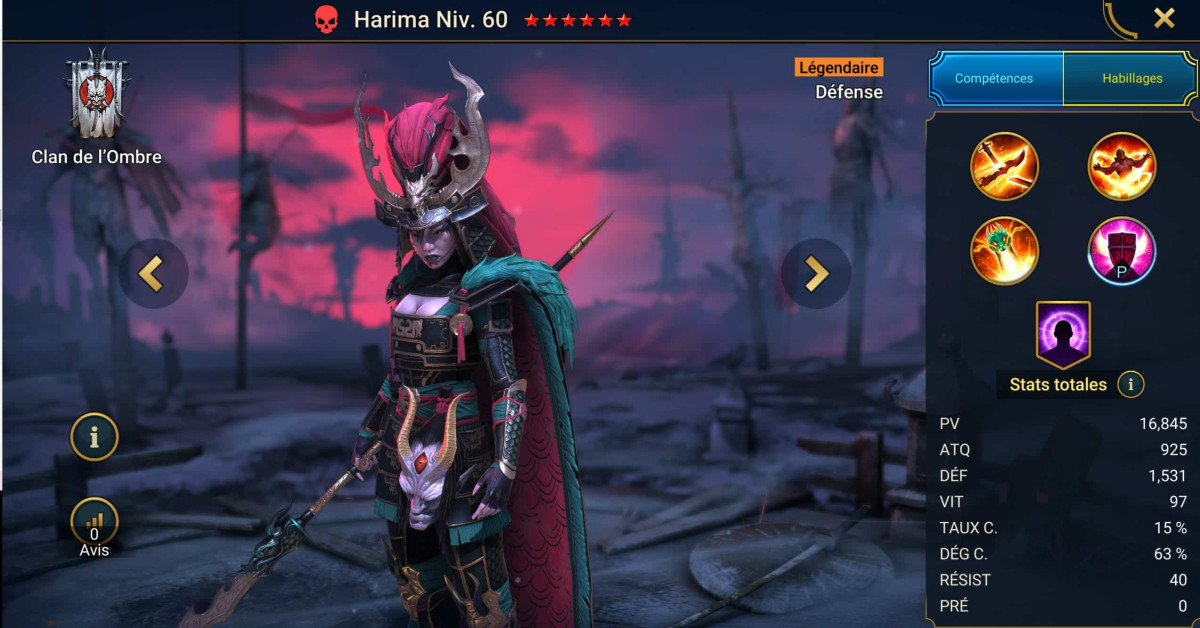
Task: Open the Stats totales info tooltip
Action: click(1131, 384)
